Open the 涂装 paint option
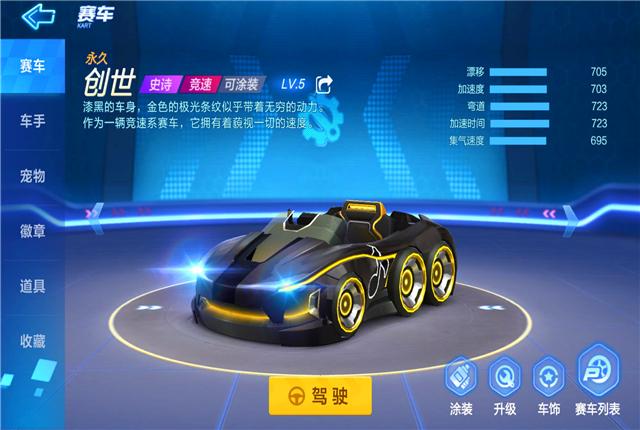 click(461, 384)
